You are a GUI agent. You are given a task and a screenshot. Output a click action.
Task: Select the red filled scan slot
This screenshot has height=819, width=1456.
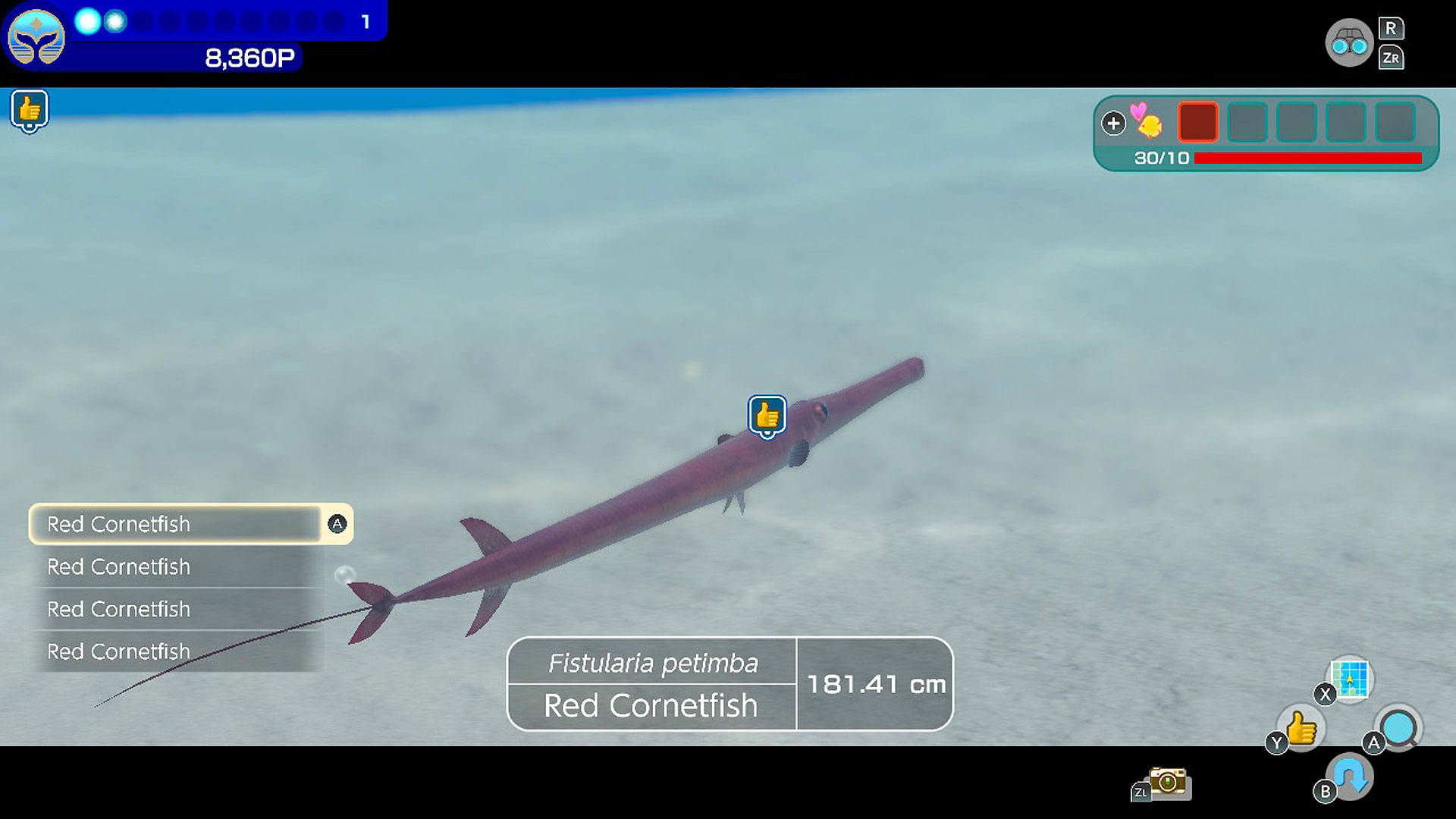point(1197,121)
